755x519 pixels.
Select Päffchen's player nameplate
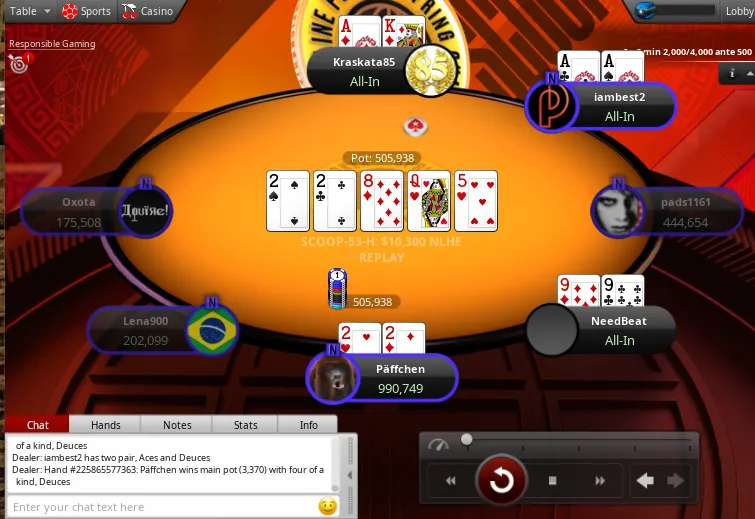pos(400,378)
